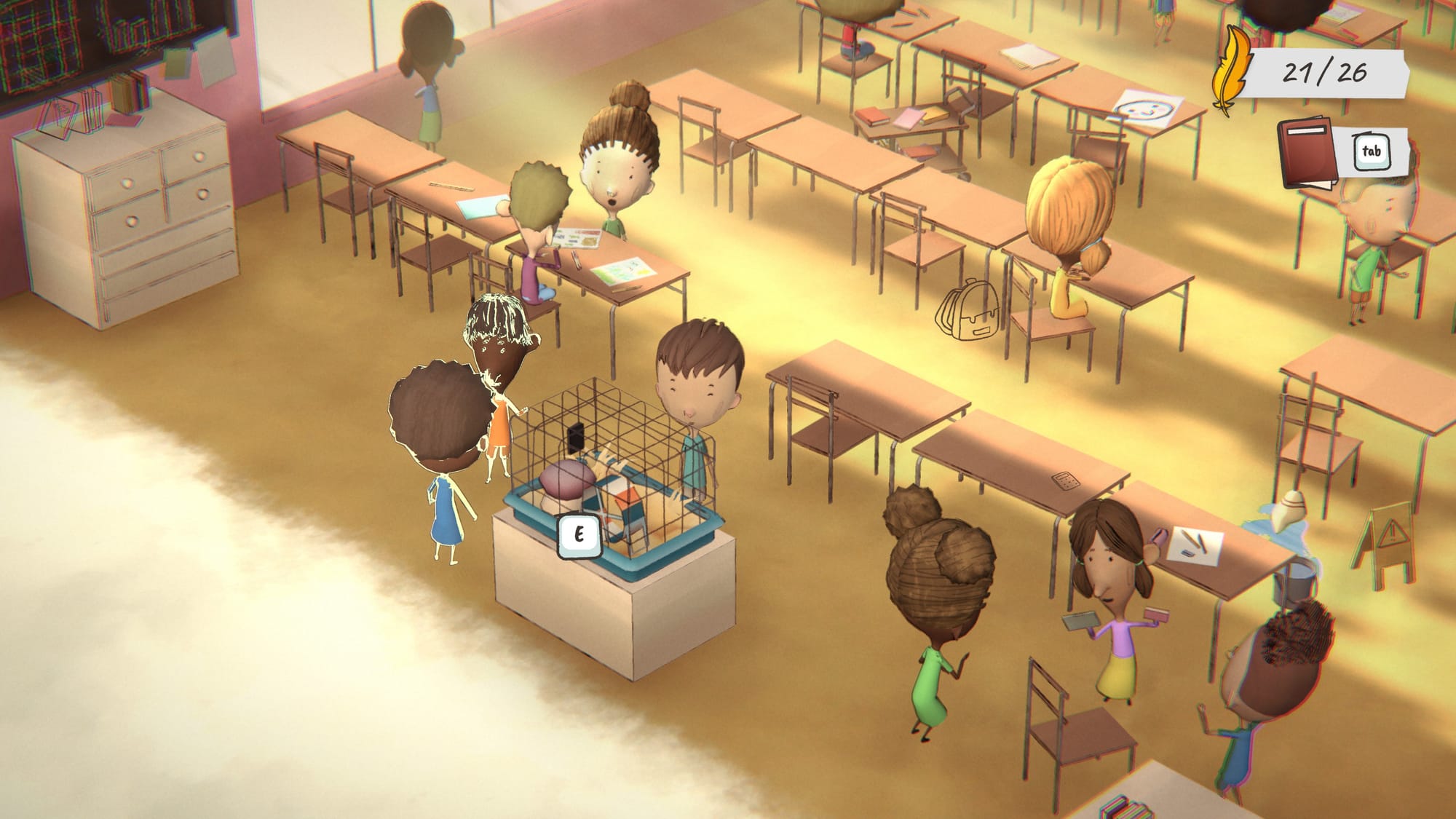
Task: Click the 21/26 feather counter banner
Action: point(1328,72)
